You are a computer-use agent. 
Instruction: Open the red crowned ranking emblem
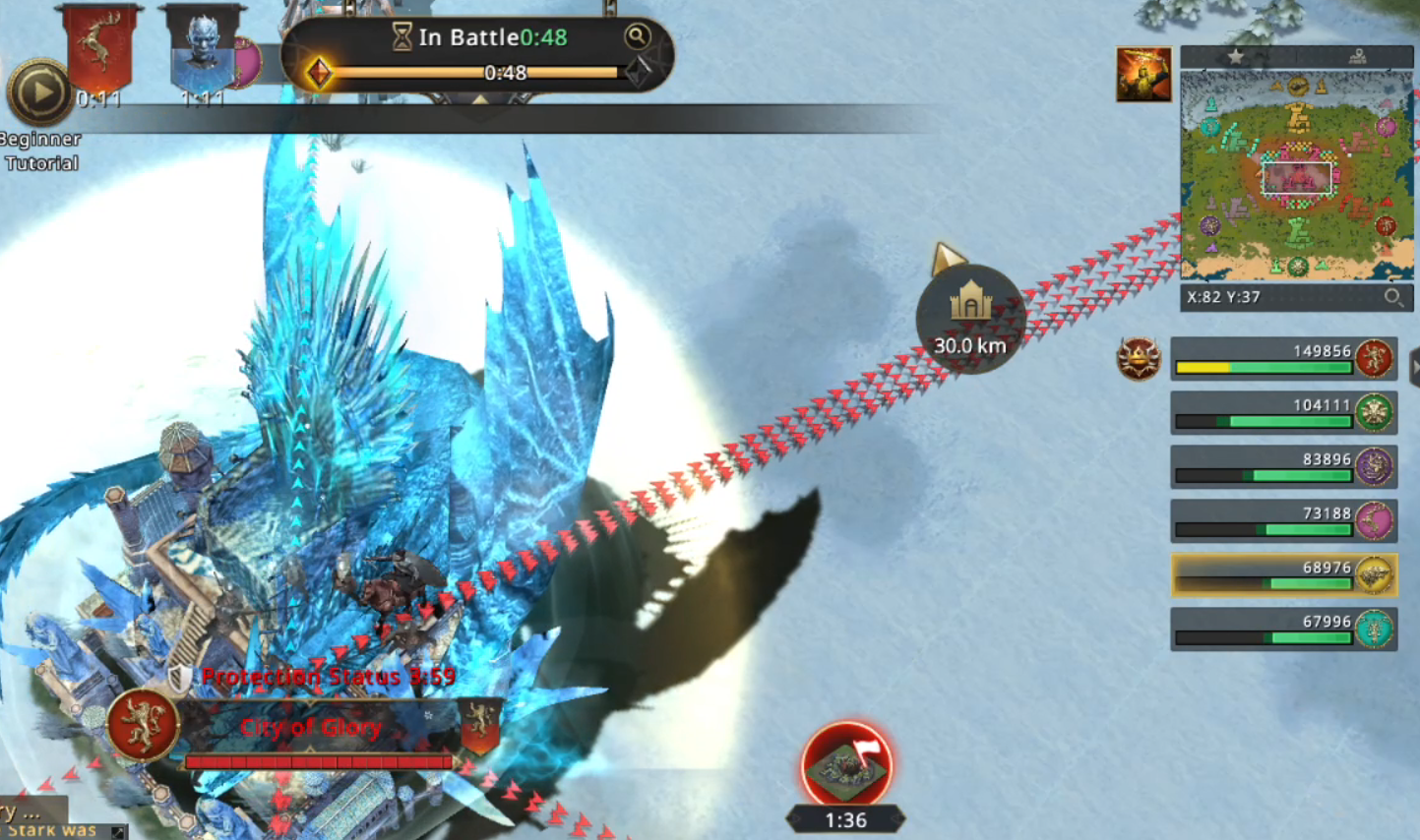pos(1139,358)
